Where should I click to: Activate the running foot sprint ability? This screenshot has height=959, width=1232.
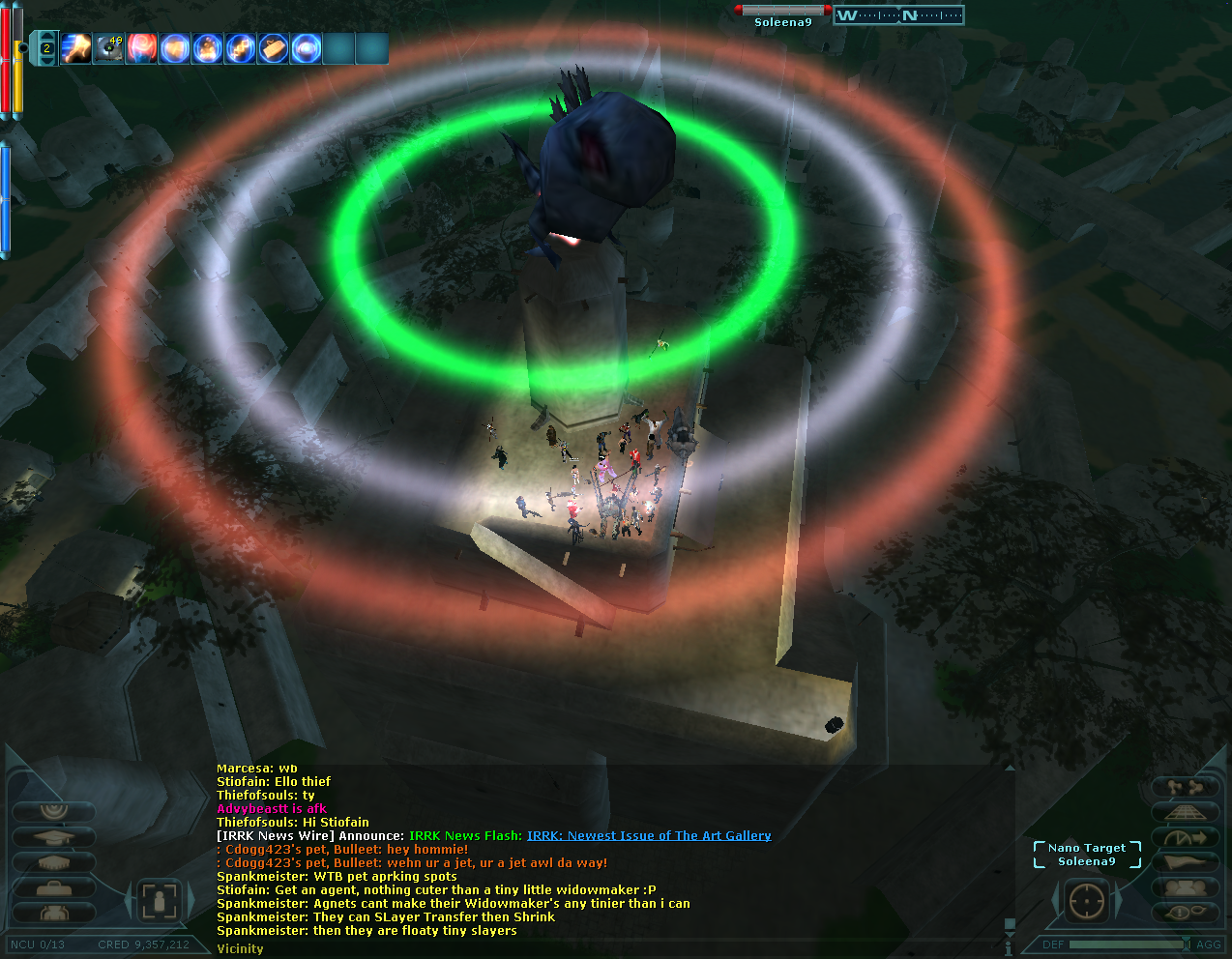pos(76,47)
